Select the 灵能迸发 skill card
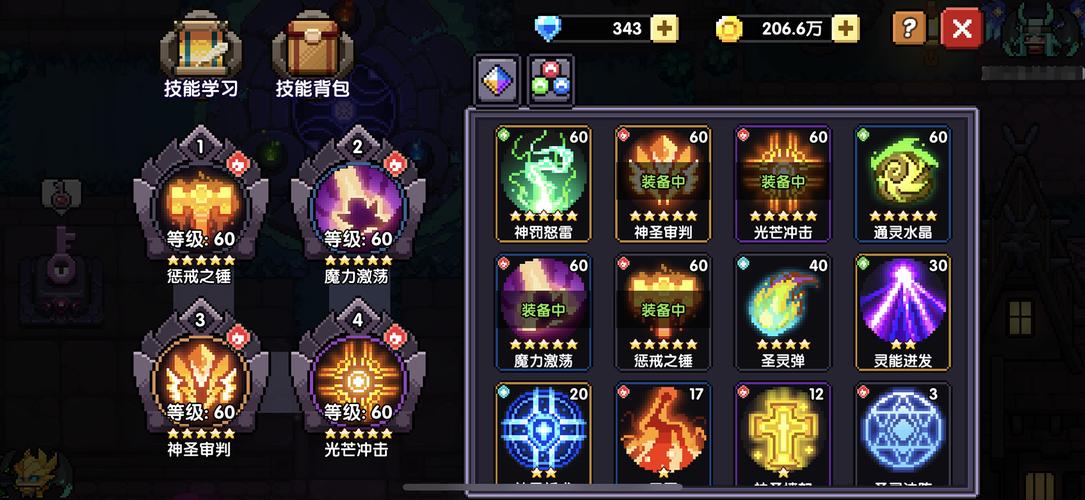This screenshot has width=1085, height=500. (903, 310)
